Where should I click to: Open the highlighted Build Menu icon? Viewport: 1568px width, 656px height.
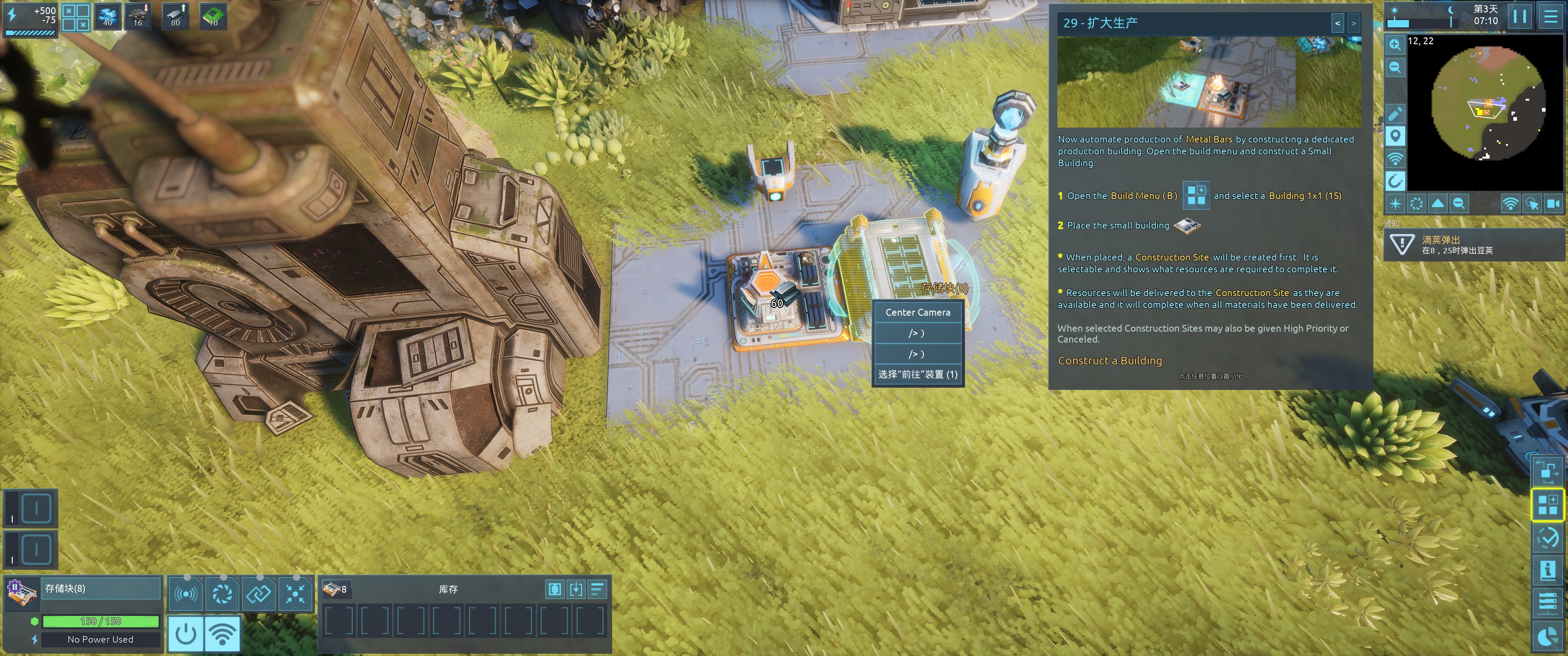click(1547, 504)
